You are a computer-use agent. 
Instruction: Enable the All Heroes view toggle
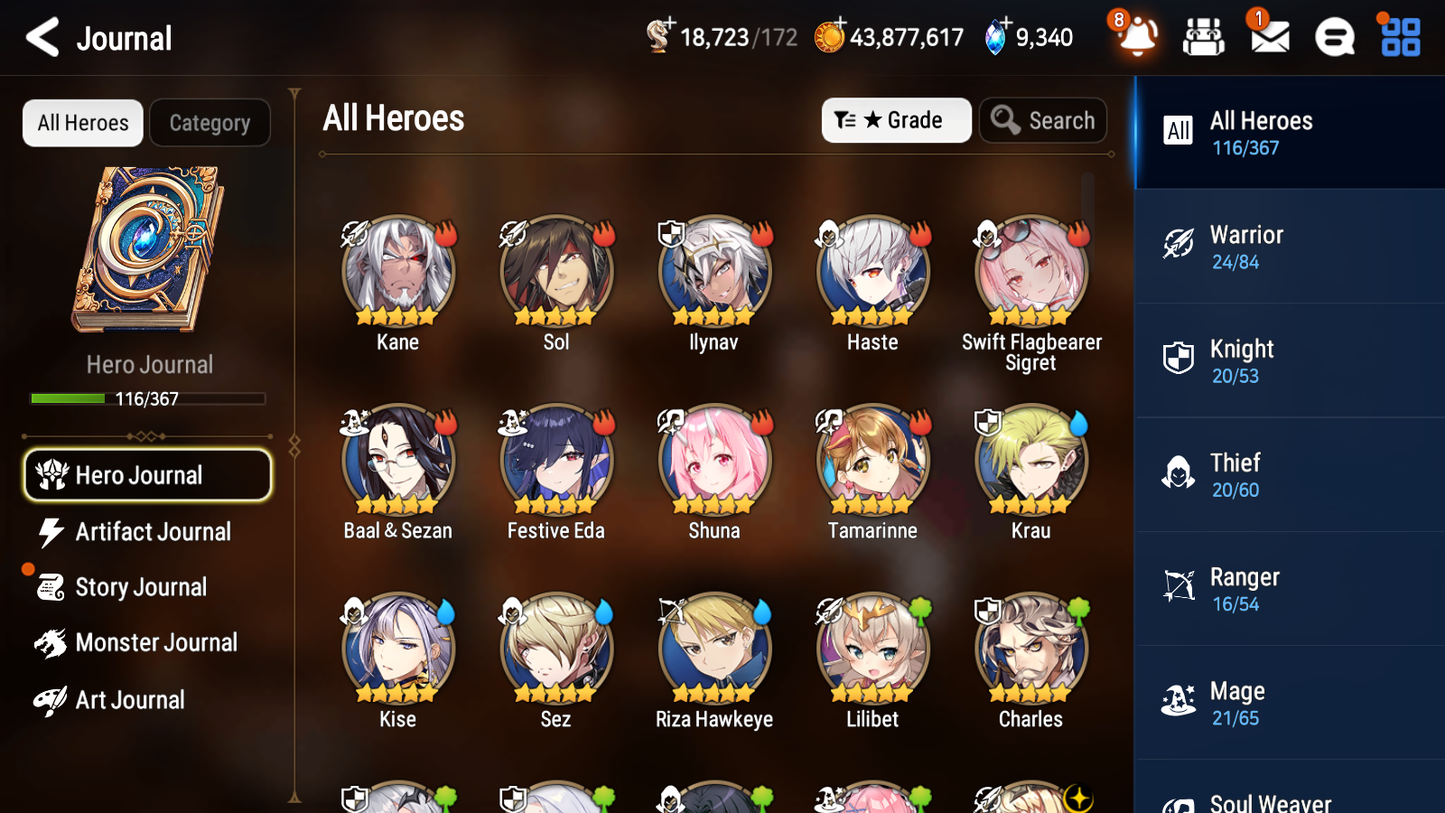coord(82,123)
